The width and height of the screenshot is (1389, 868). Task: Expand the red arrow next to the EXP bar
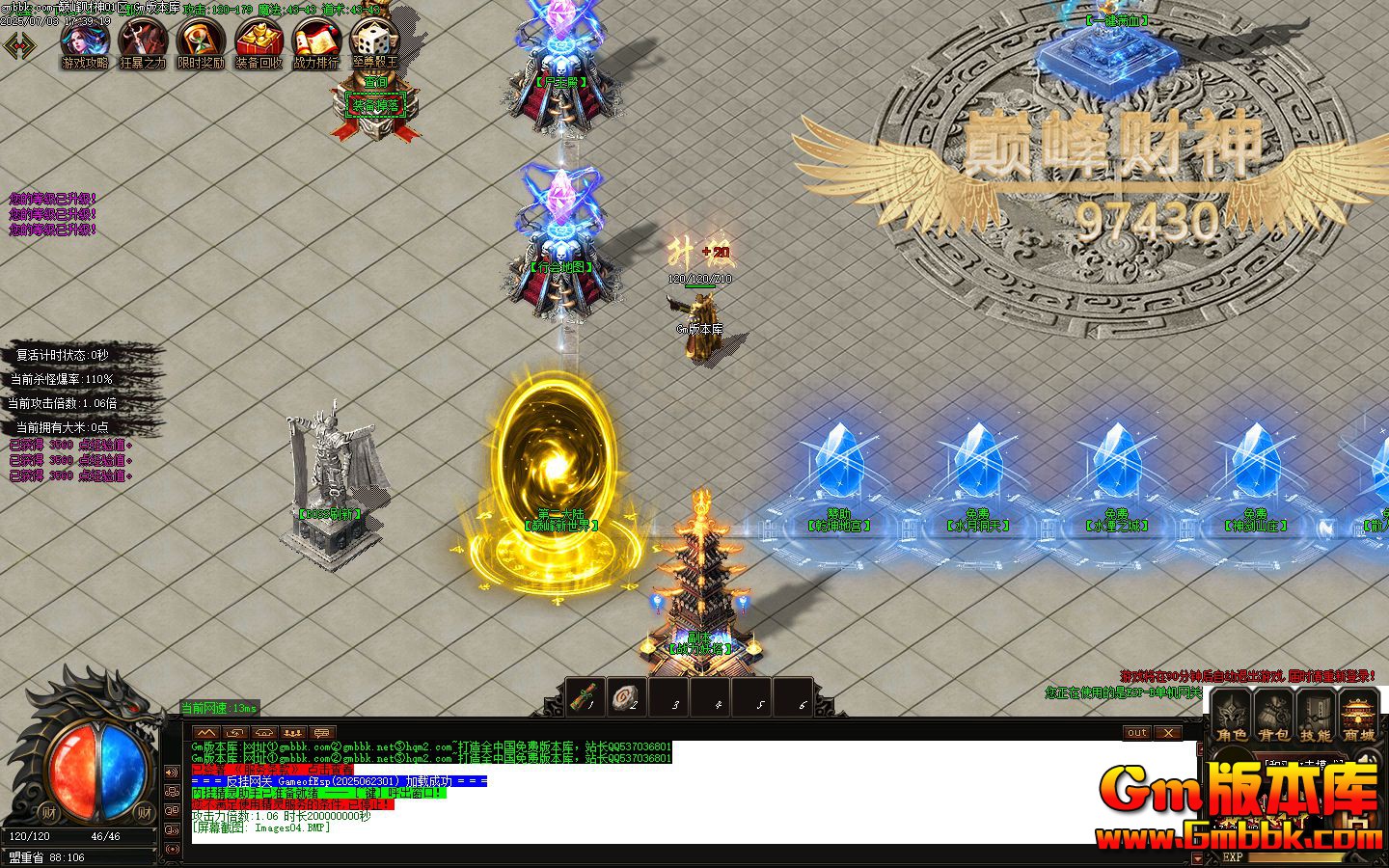[1198, 857]
